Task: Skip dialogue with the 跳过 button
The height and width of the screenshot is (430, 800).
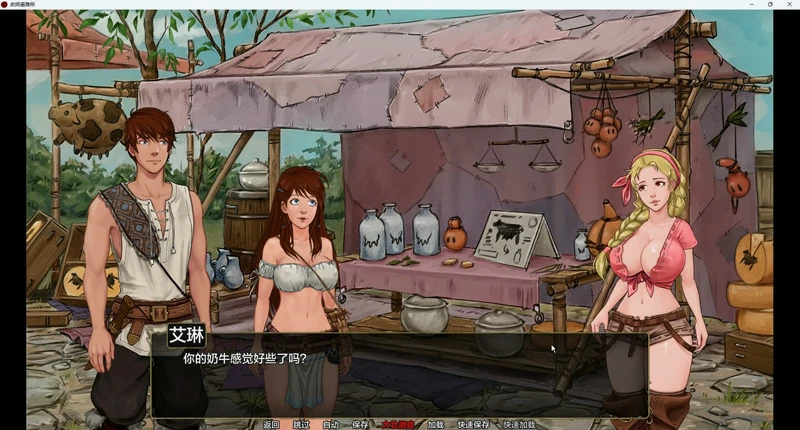Action: tap(301, 424)
